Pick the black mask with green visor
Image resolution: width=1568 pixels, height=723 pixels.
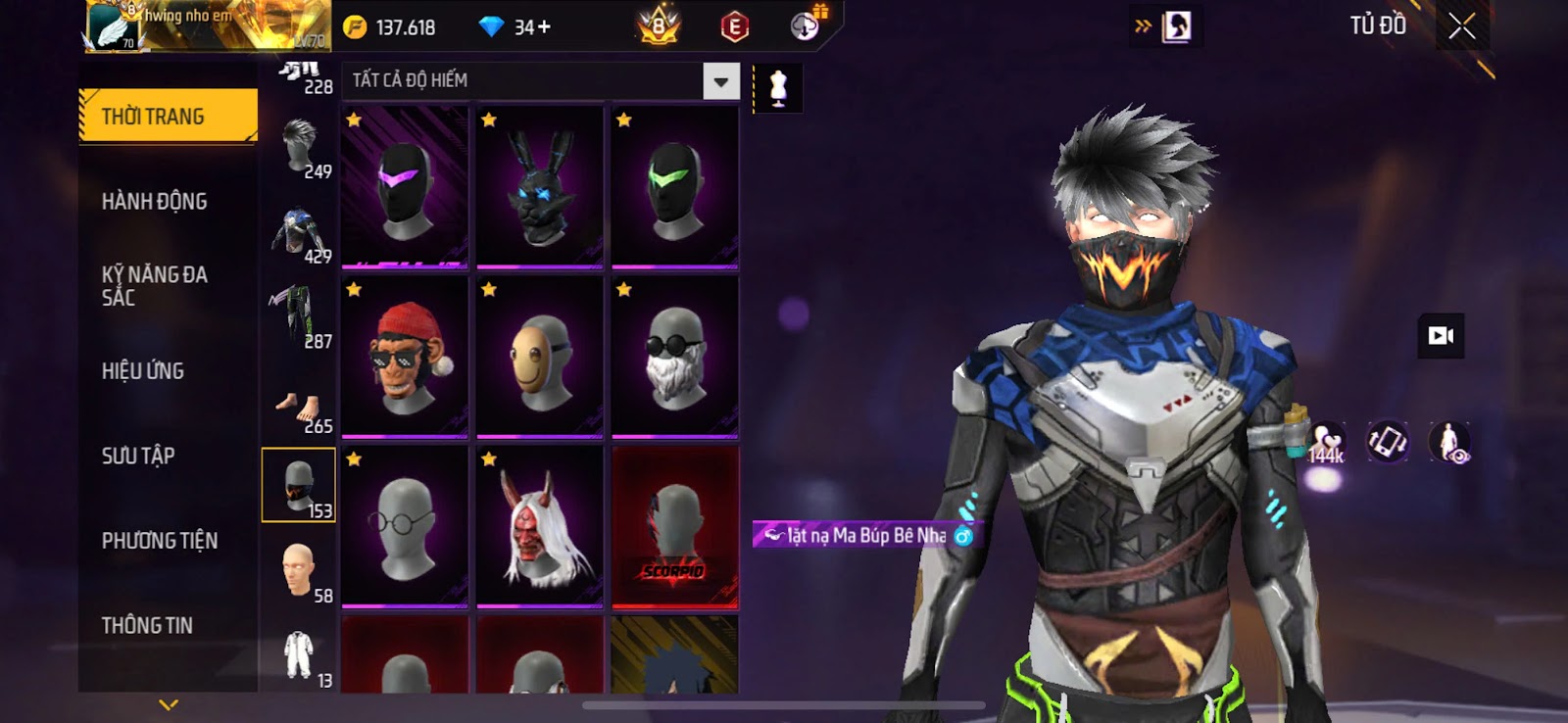tap(675, 186)
